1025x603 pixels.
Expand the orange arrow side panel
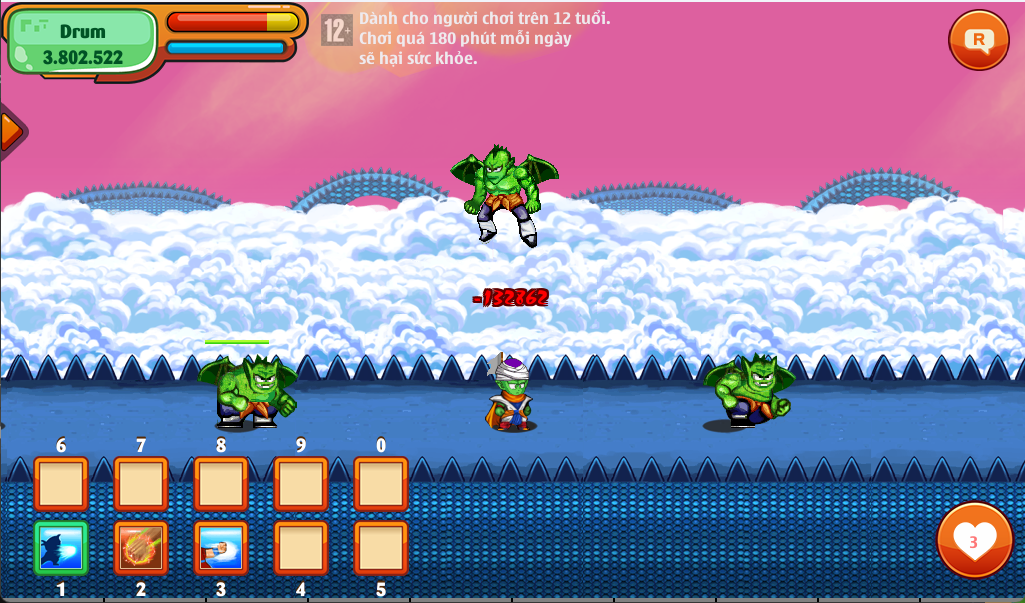10,130
